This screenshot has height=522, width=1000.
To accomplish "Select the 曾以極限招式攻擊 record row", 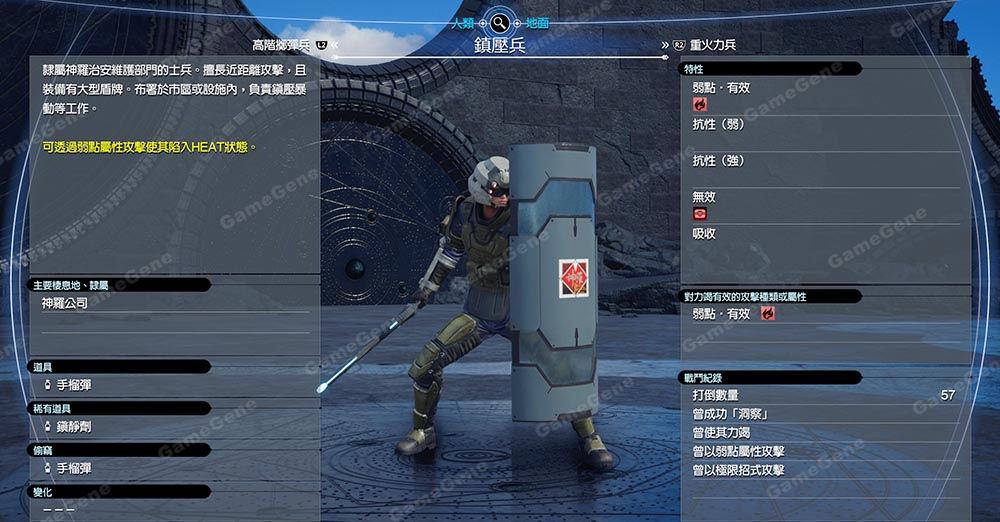I will click(820, 470).
